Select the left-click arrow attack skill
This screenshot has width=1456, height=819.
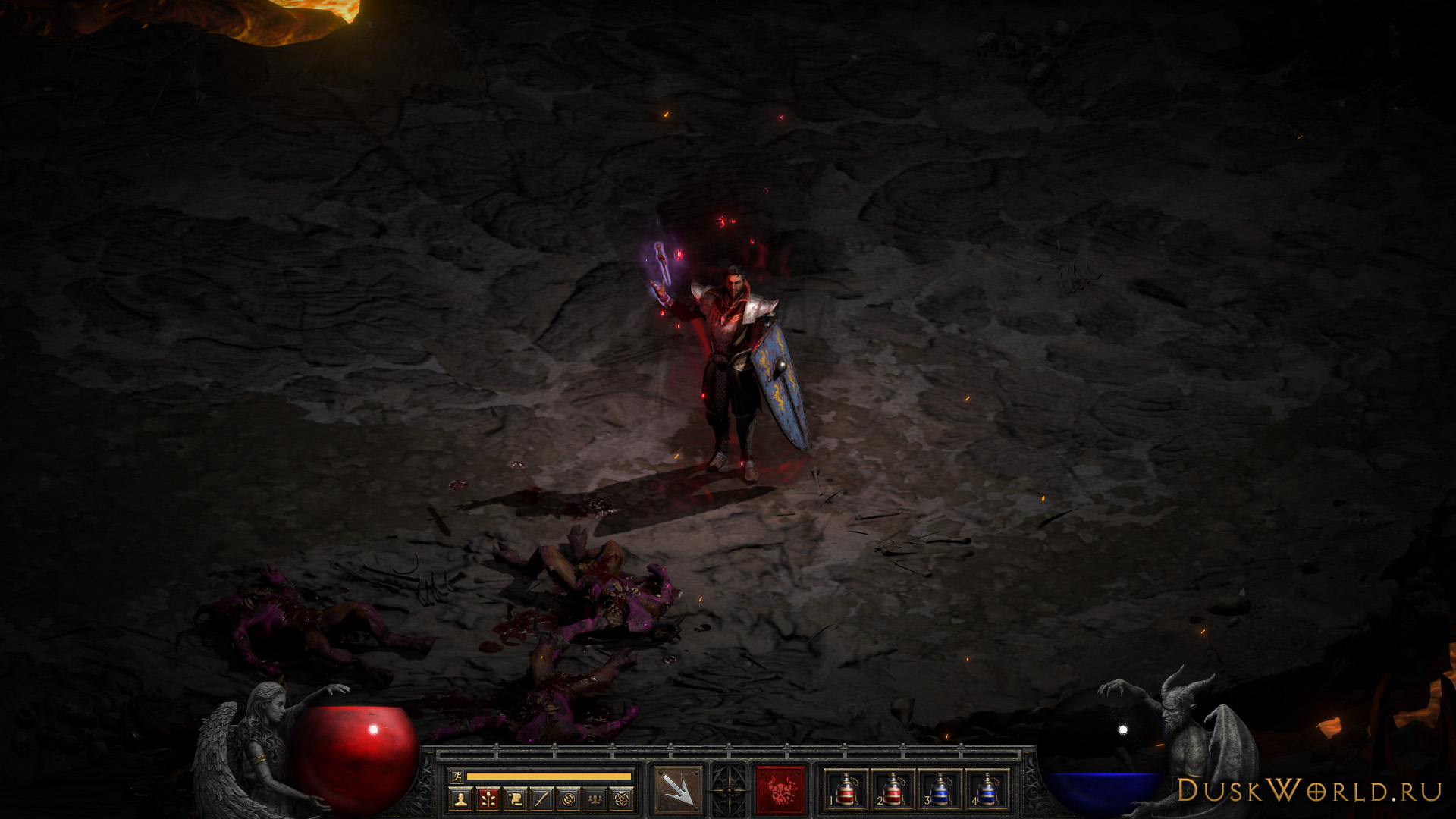678,790
